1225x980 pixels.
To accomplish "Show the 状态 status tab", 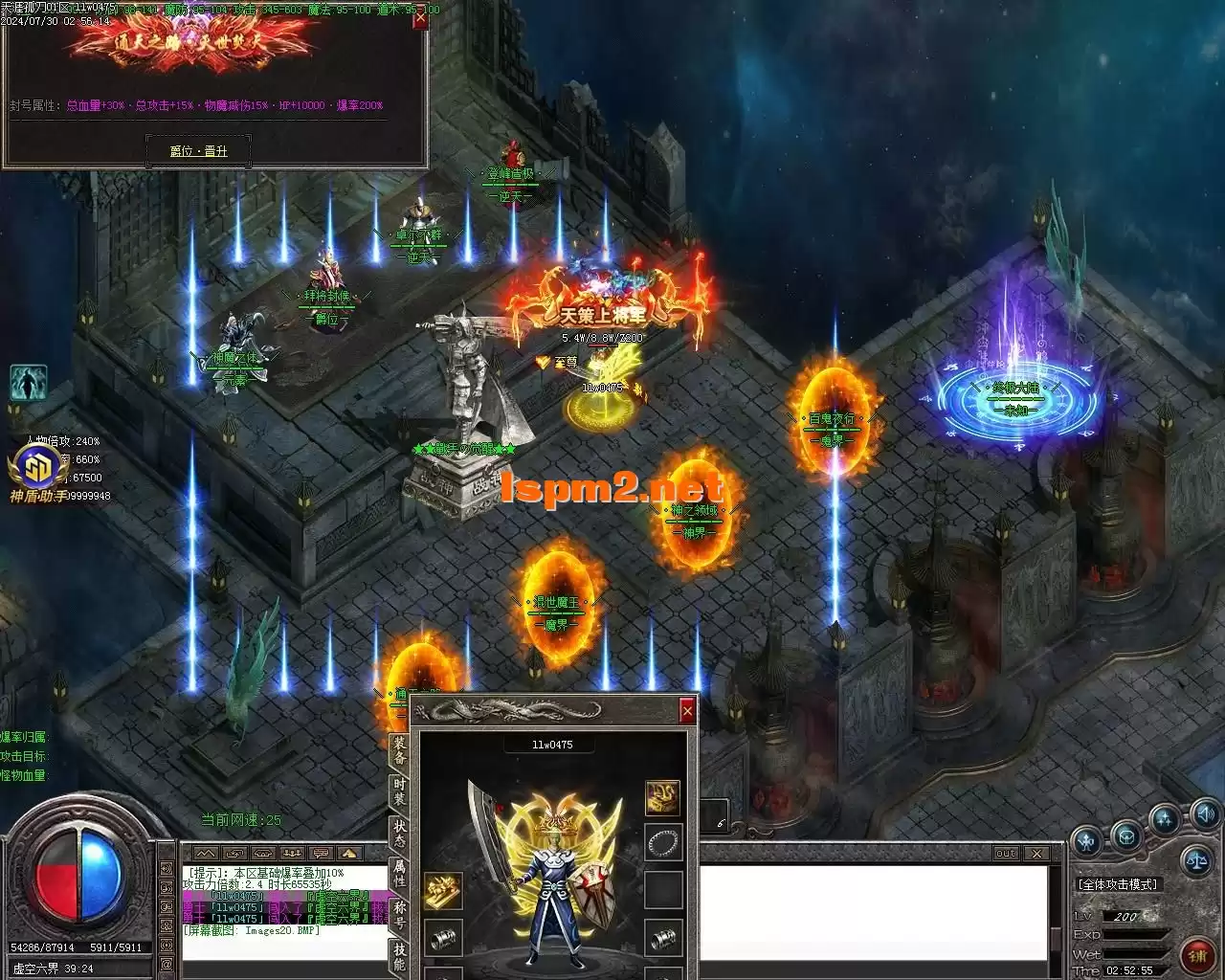I will point(399,833).
